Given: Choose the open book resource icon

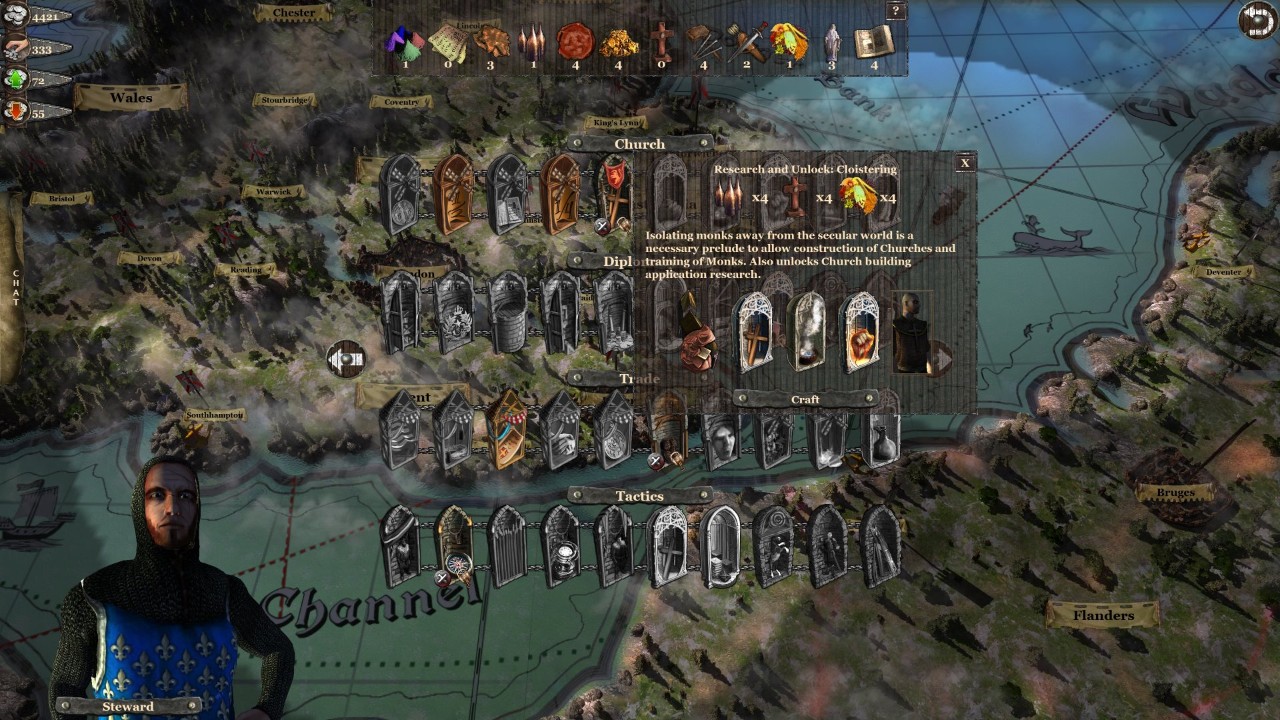Looking at the screenshot, I should point(873,42).
